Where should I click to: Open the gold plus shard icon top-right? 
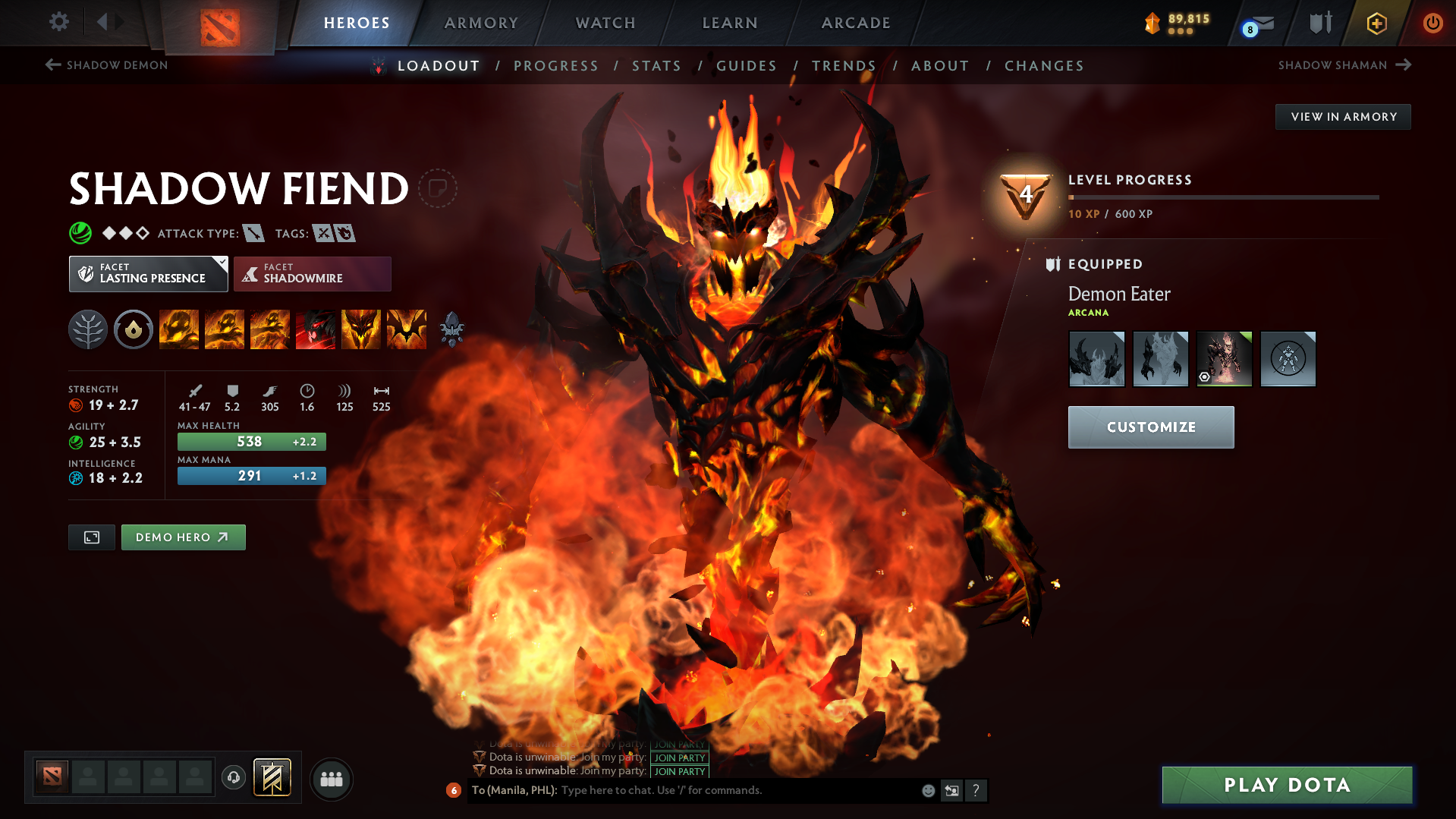1376,23
